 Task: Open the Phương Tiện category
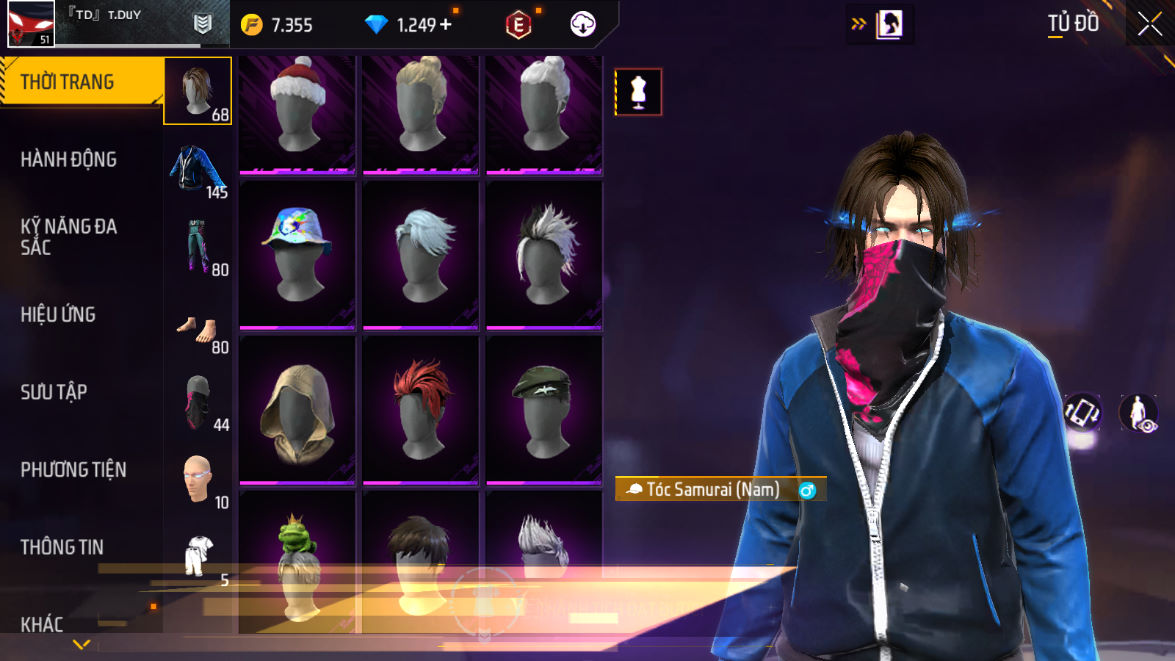click(x=73, y=469)
